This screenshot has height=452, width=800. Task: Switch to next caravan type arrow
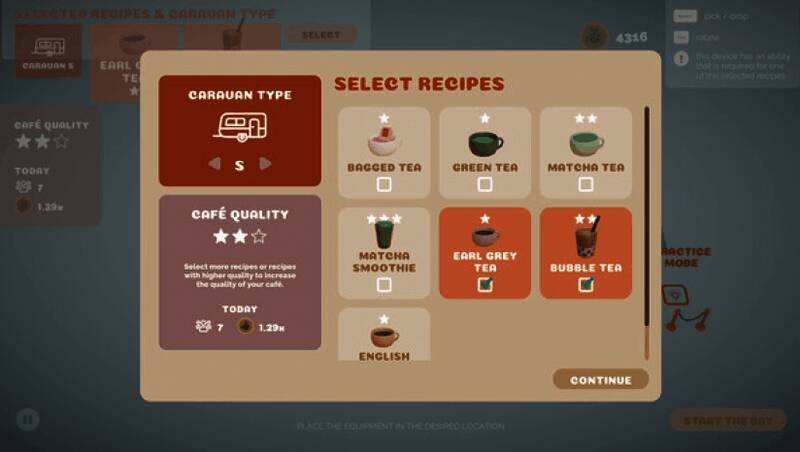[x=265, y=164]
